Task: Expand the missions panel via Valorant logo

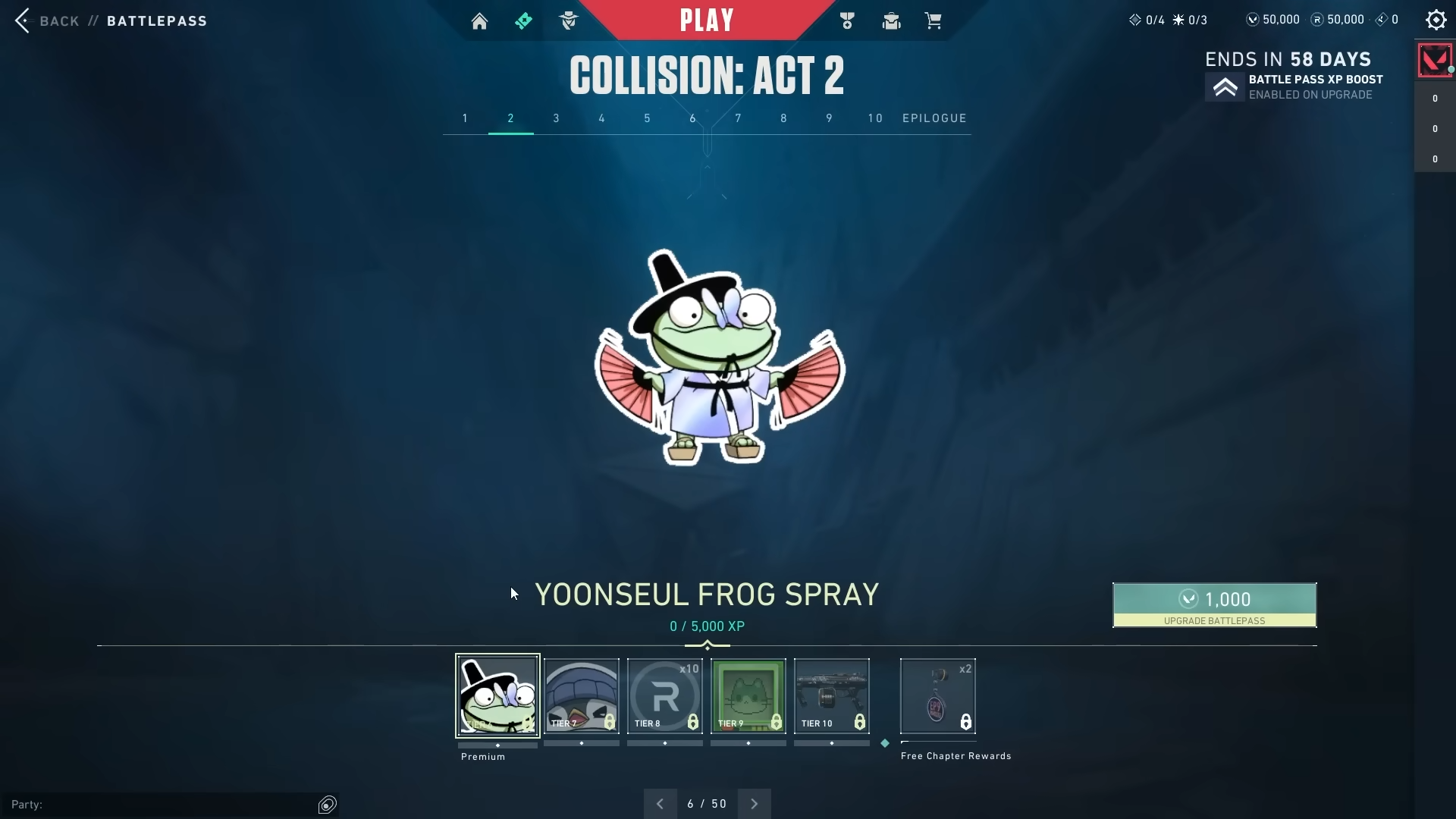Action: click(x=1435, y=60)
